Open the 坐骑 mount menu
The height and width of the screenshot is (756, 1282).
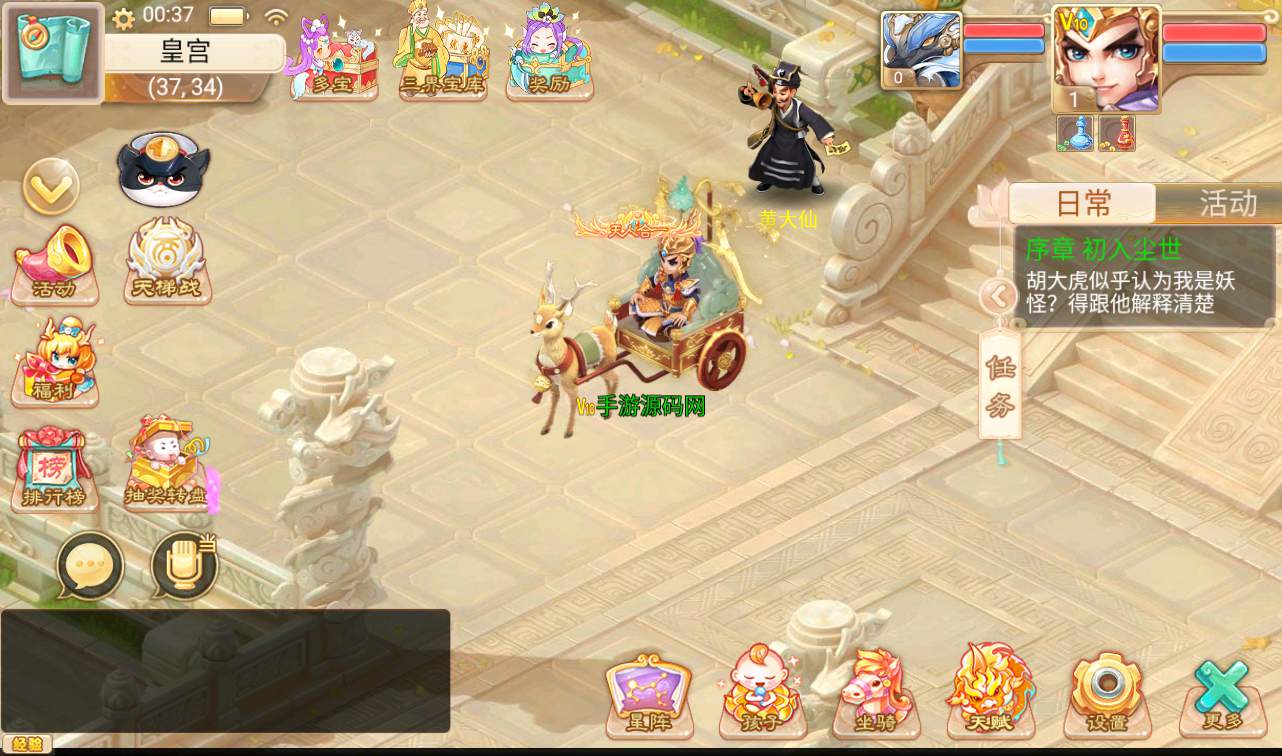click(x=876, y=694)
